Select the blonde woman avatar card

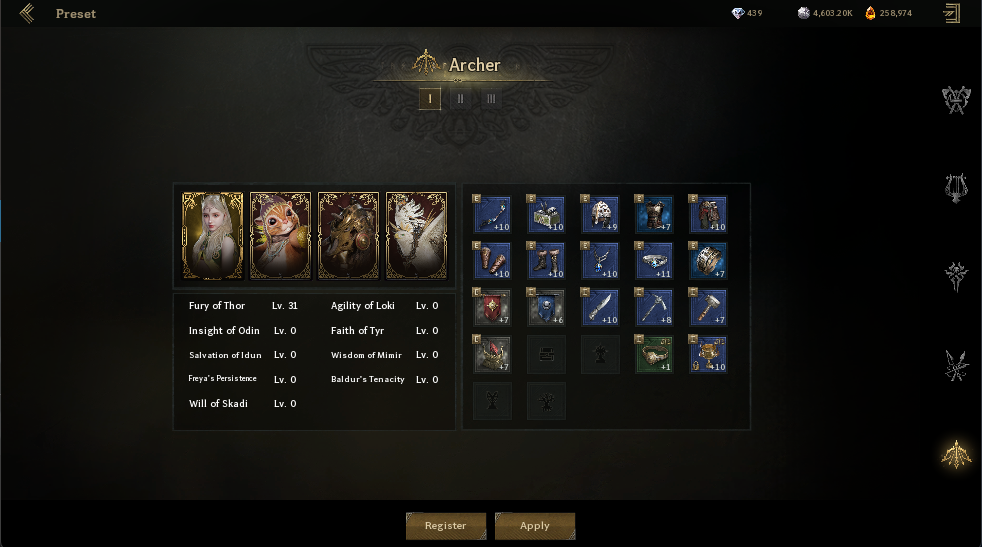(212, 236)
